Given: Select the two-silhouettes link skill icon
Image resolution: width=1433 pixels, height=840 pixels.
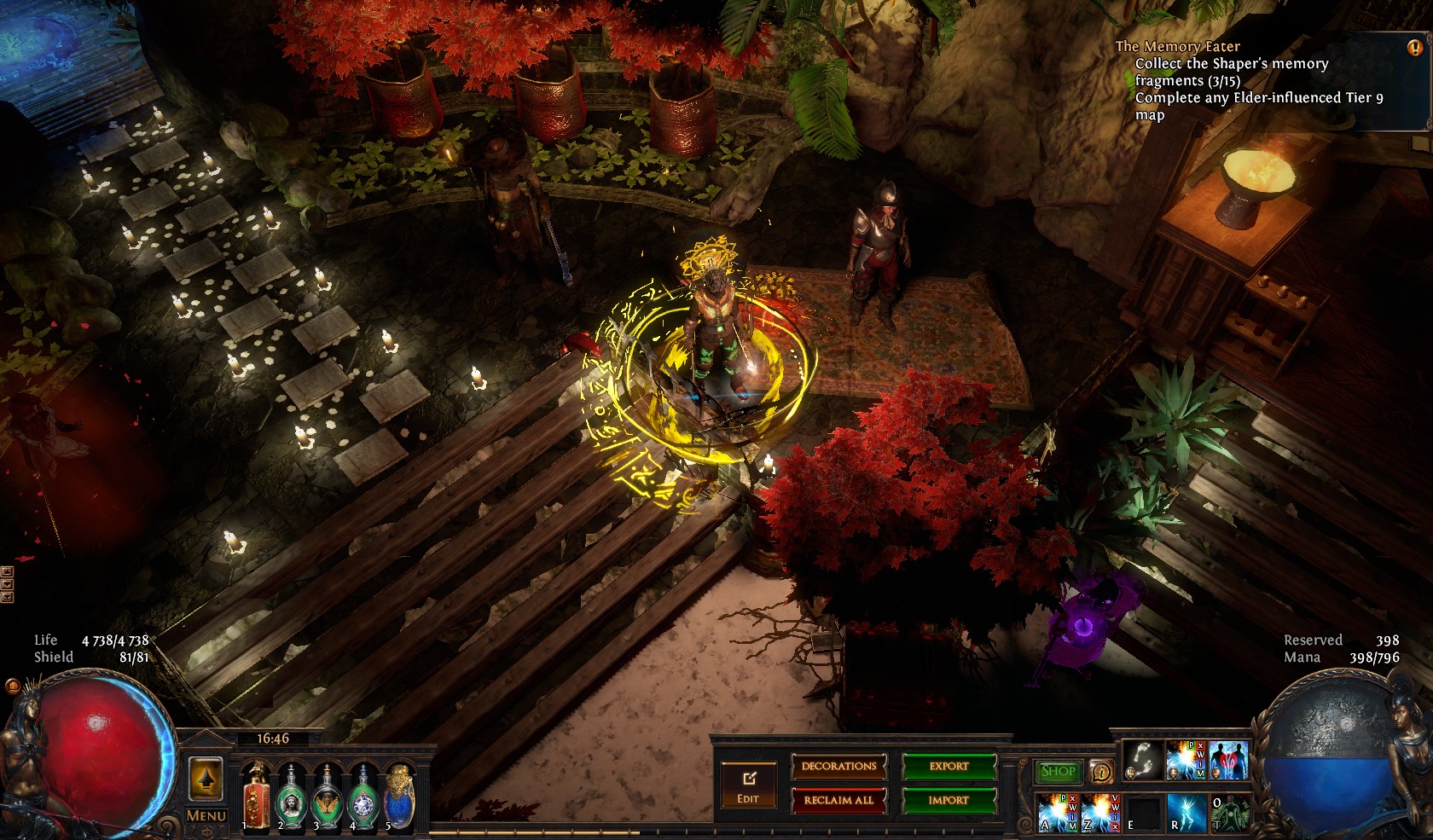Looking at the screenshot, I should (1228, 759).
